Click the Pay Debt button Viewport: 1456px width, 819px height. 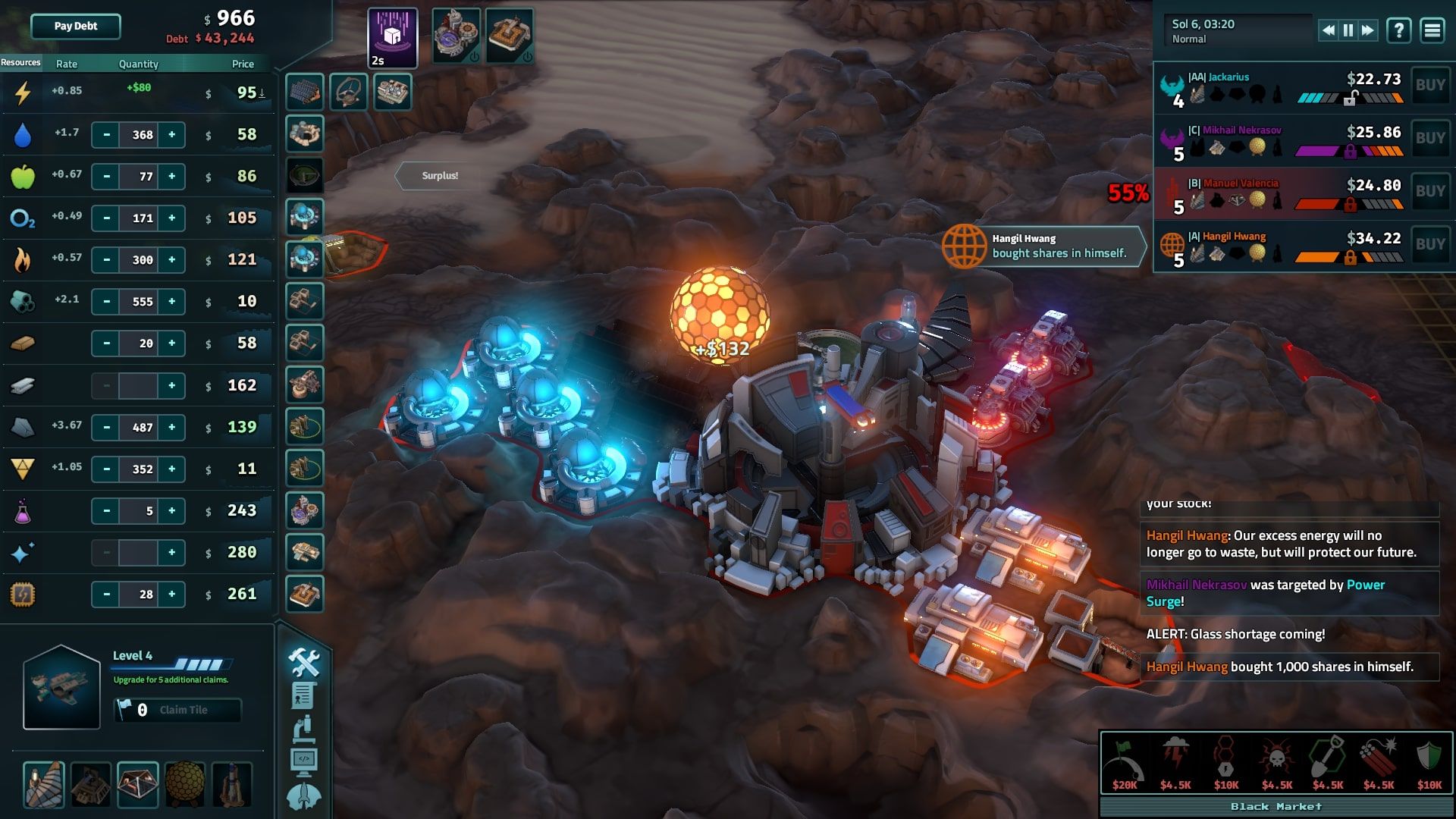tap(74, 27)
